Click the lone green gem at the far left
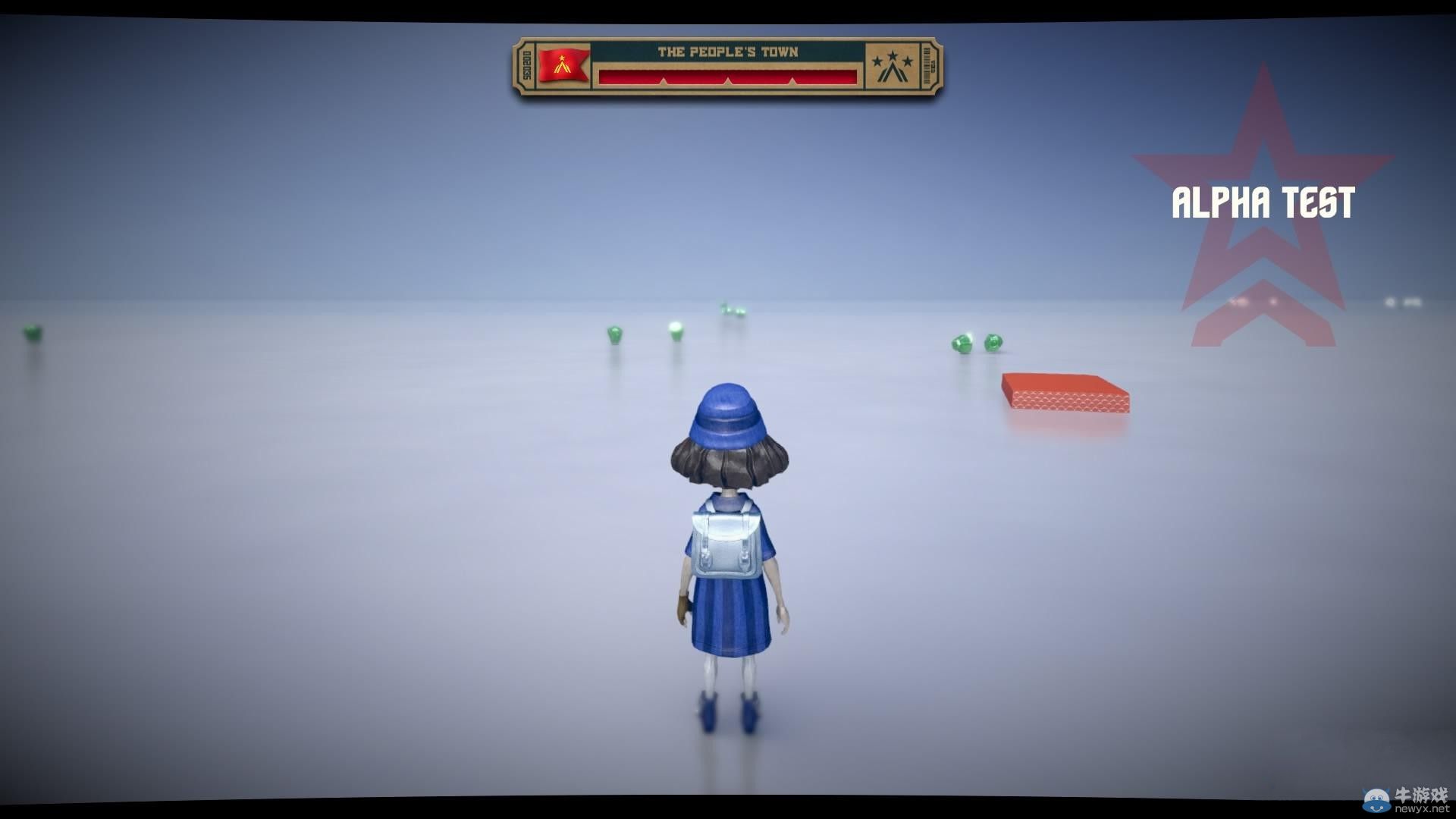This screenshot has width=1456, height=819. (x=30, y=334)
